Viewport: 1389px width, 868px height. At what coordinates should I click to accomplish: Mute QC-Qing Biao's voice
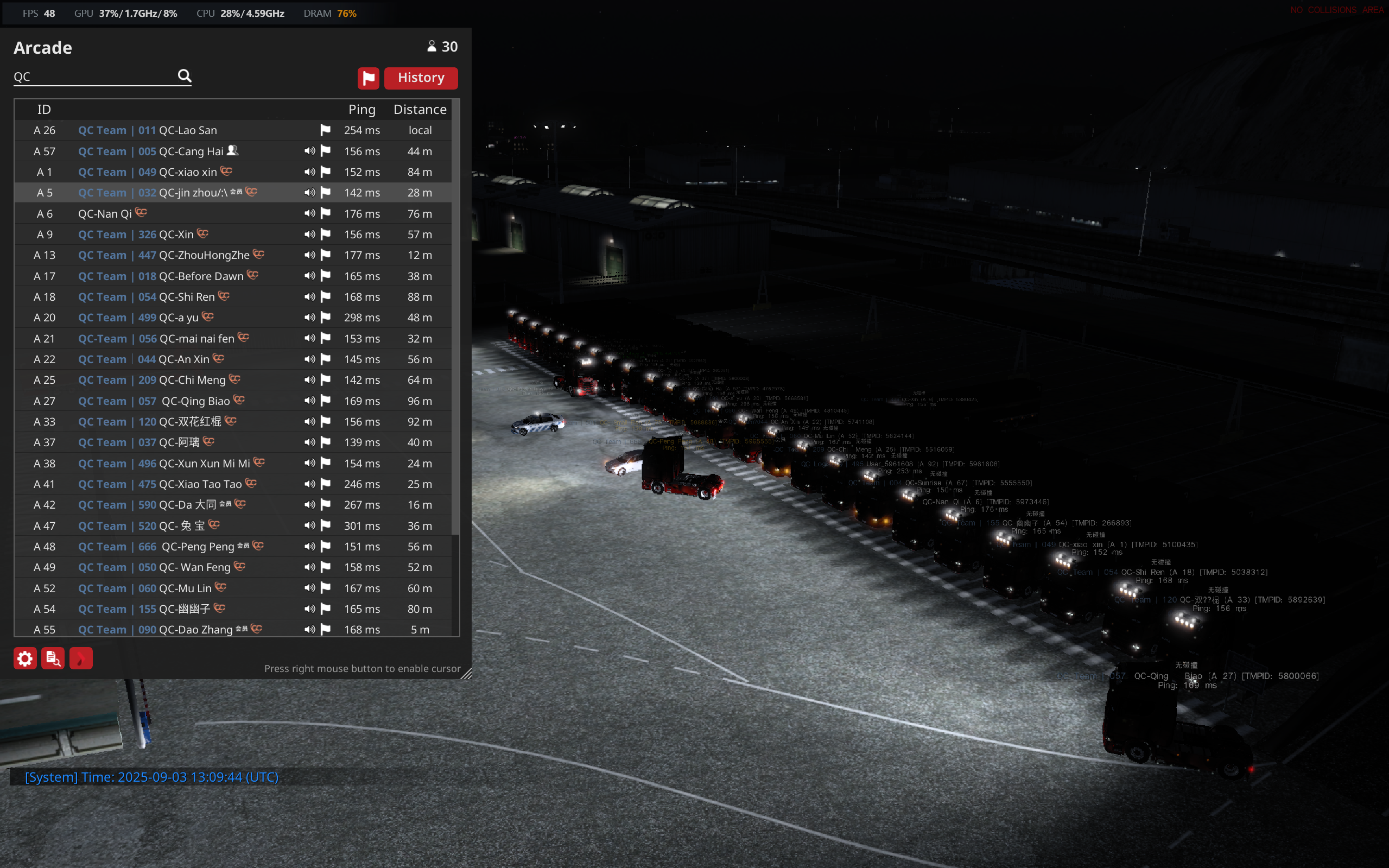tap(310, 401)
